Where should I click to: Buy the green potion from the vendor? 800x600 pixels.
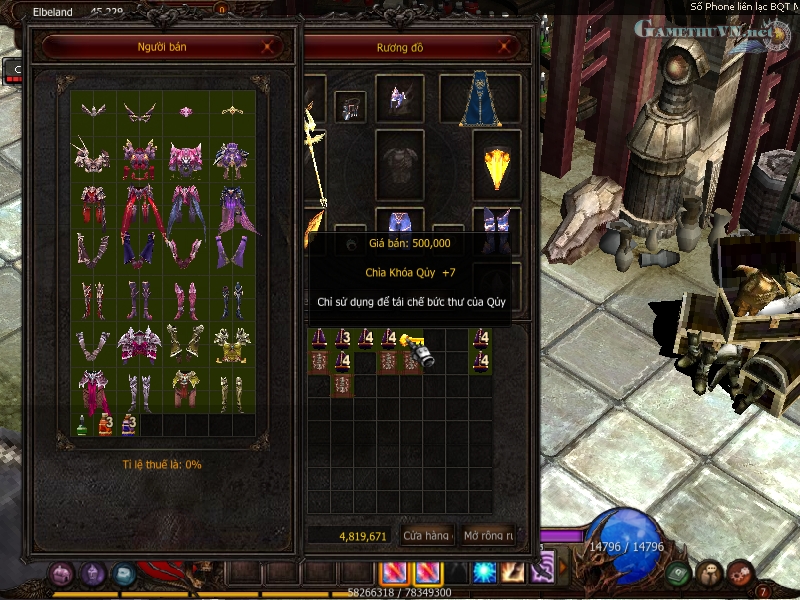tap(82, 424)
